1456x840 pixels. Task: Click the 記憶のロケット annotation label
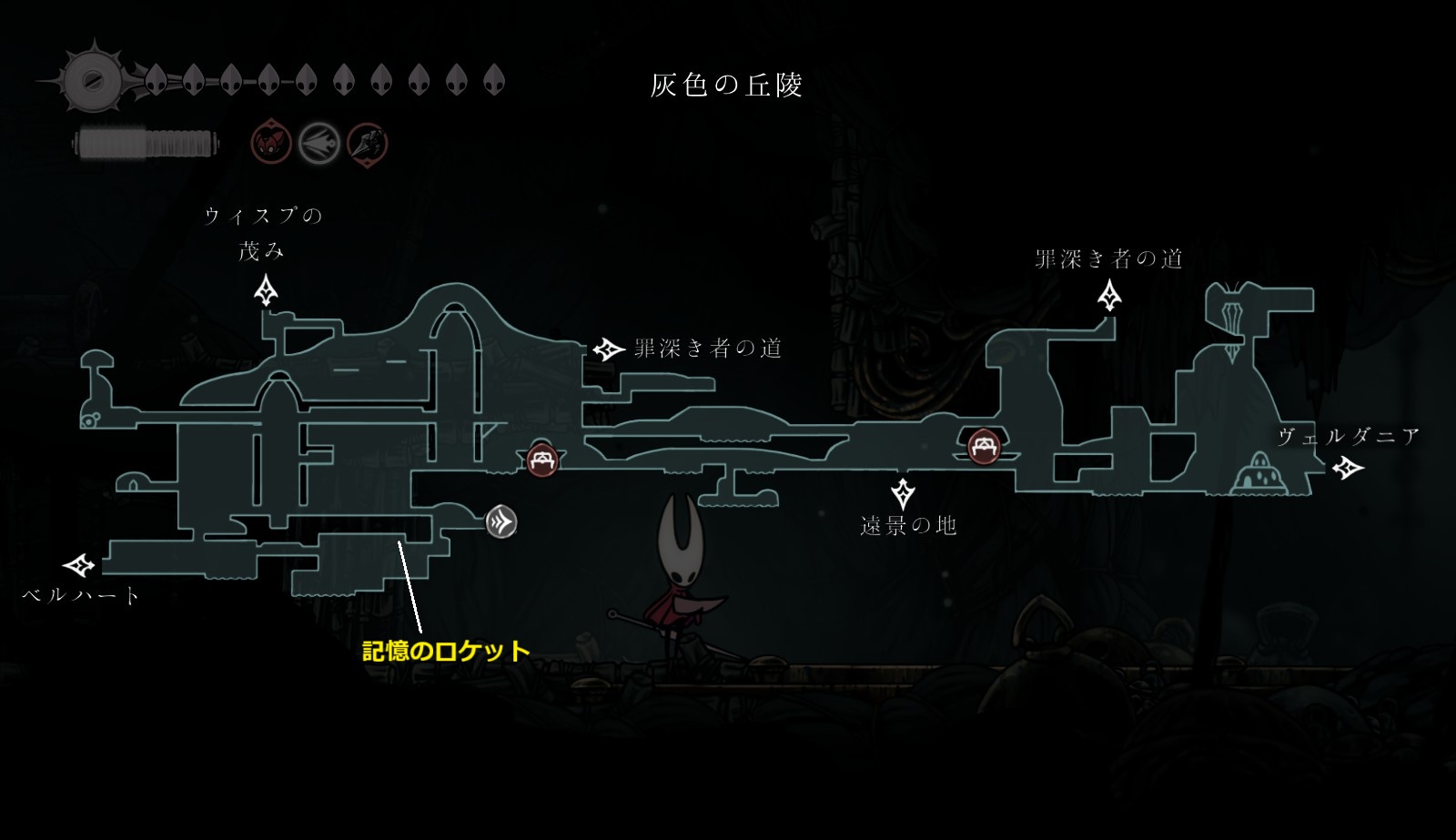coord(446,652)
